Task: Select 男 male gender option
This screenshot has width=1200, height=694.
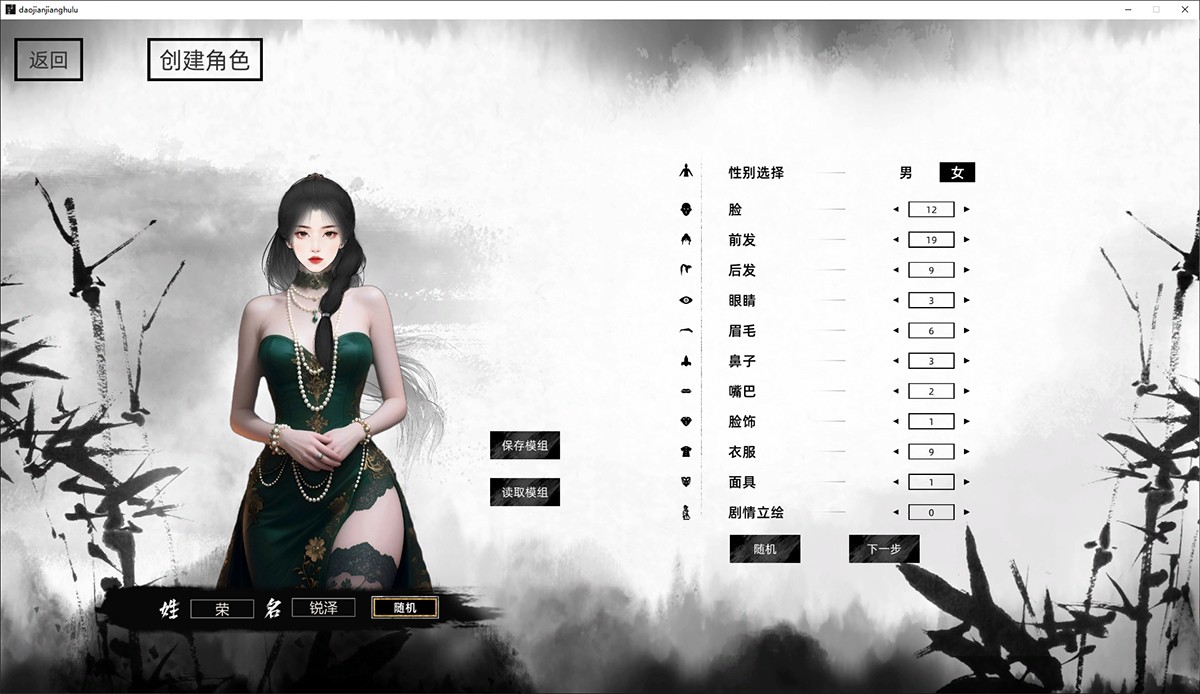Action: click(906, 173)
